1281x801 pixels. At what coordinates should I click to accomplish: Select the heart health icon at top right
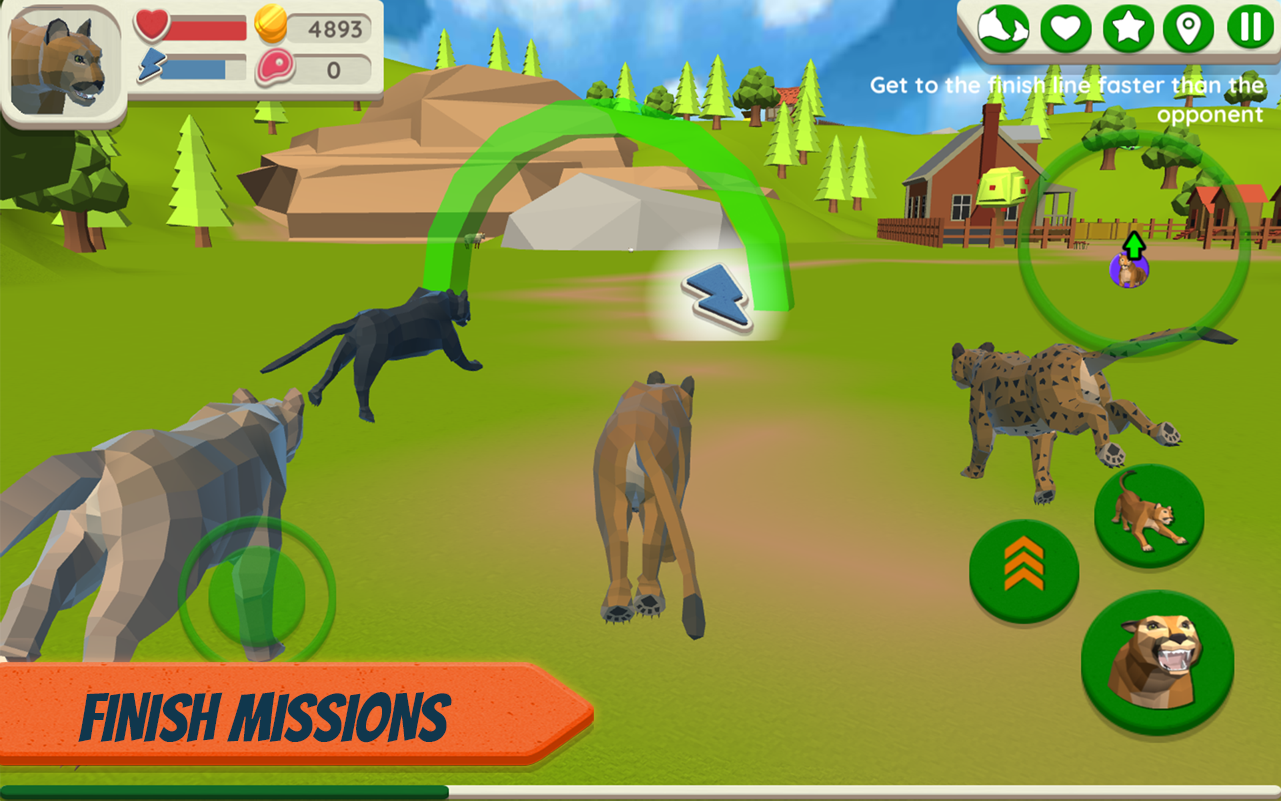(x=1064, y=30)
